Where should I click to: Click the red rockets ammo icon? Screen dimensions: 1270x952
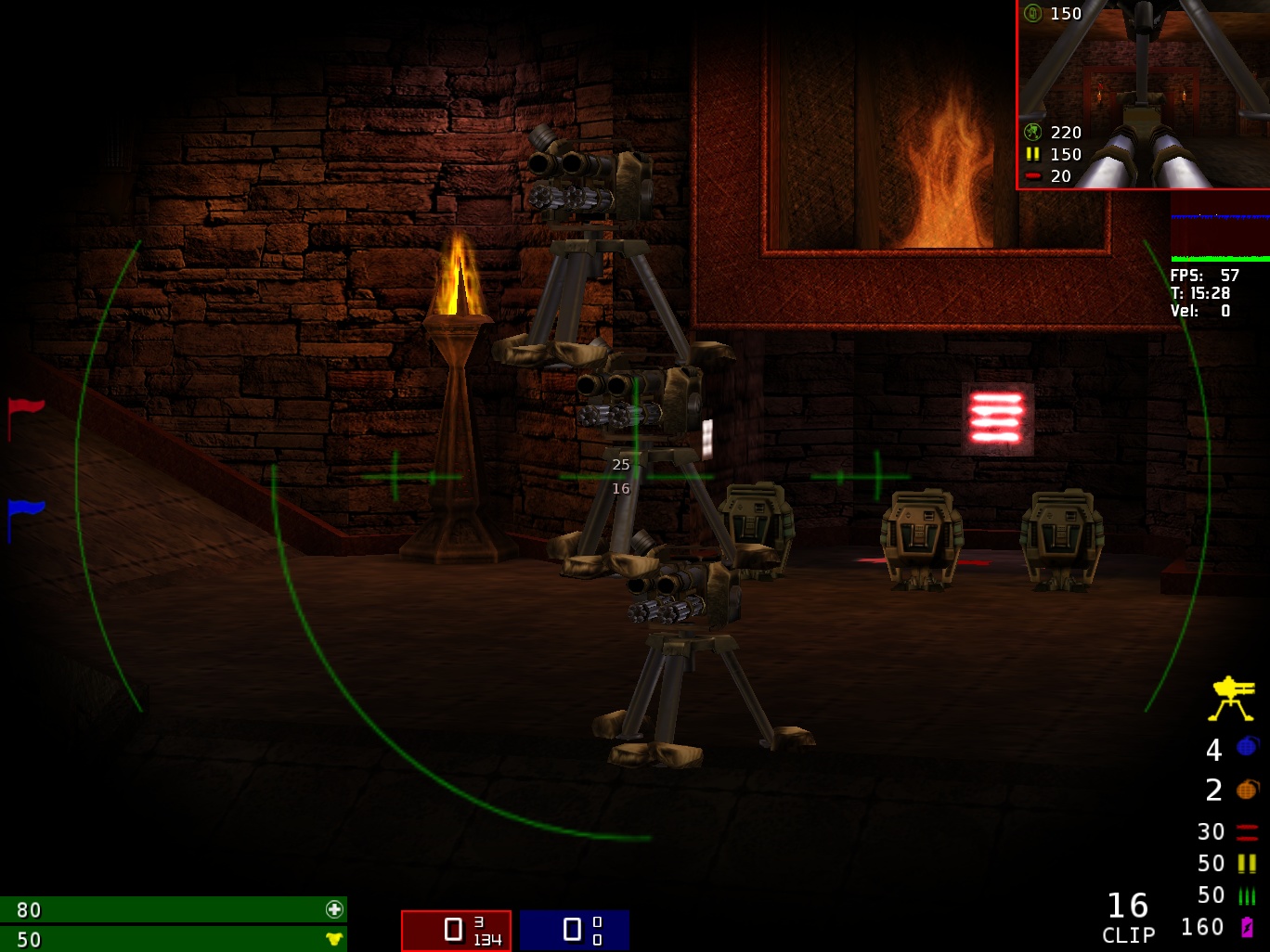coord(1247,831)
